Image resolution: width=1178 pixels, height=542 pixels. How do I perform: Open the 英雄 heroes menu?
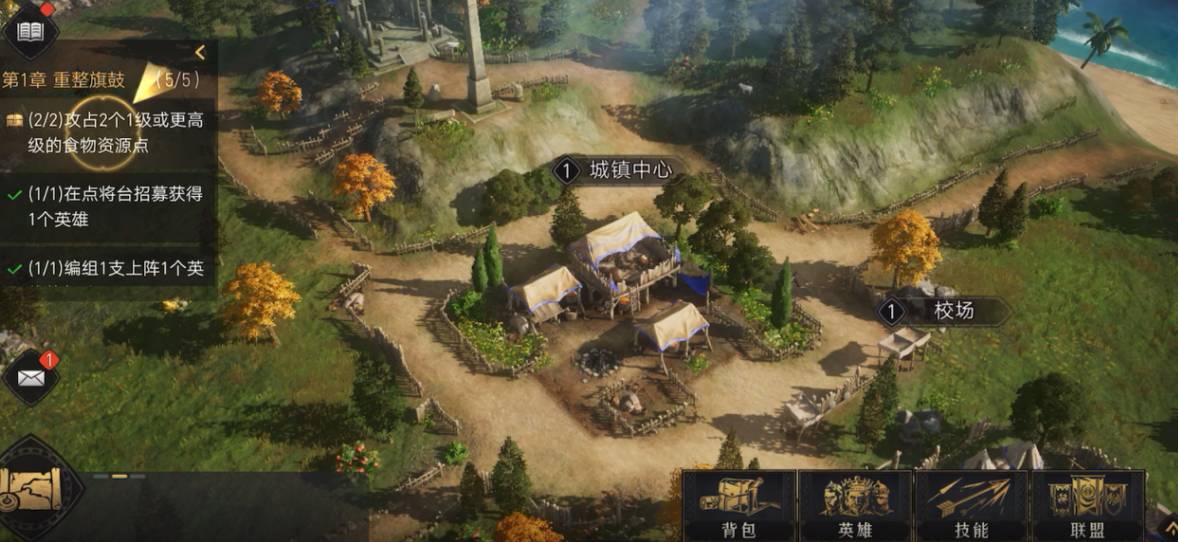coord(855,506)
